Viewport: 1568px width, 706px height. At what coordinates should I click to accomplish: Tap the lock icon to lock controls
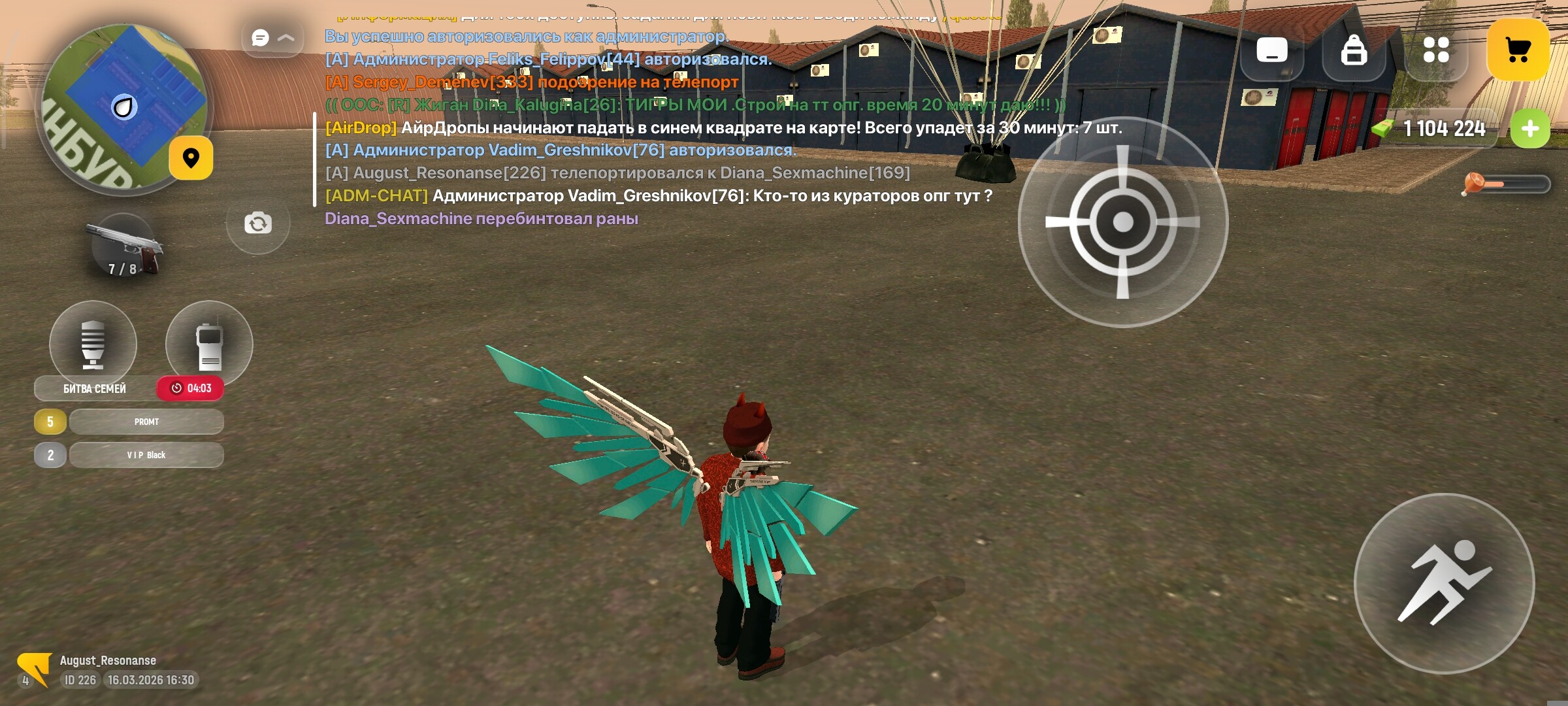[1354, 49]
